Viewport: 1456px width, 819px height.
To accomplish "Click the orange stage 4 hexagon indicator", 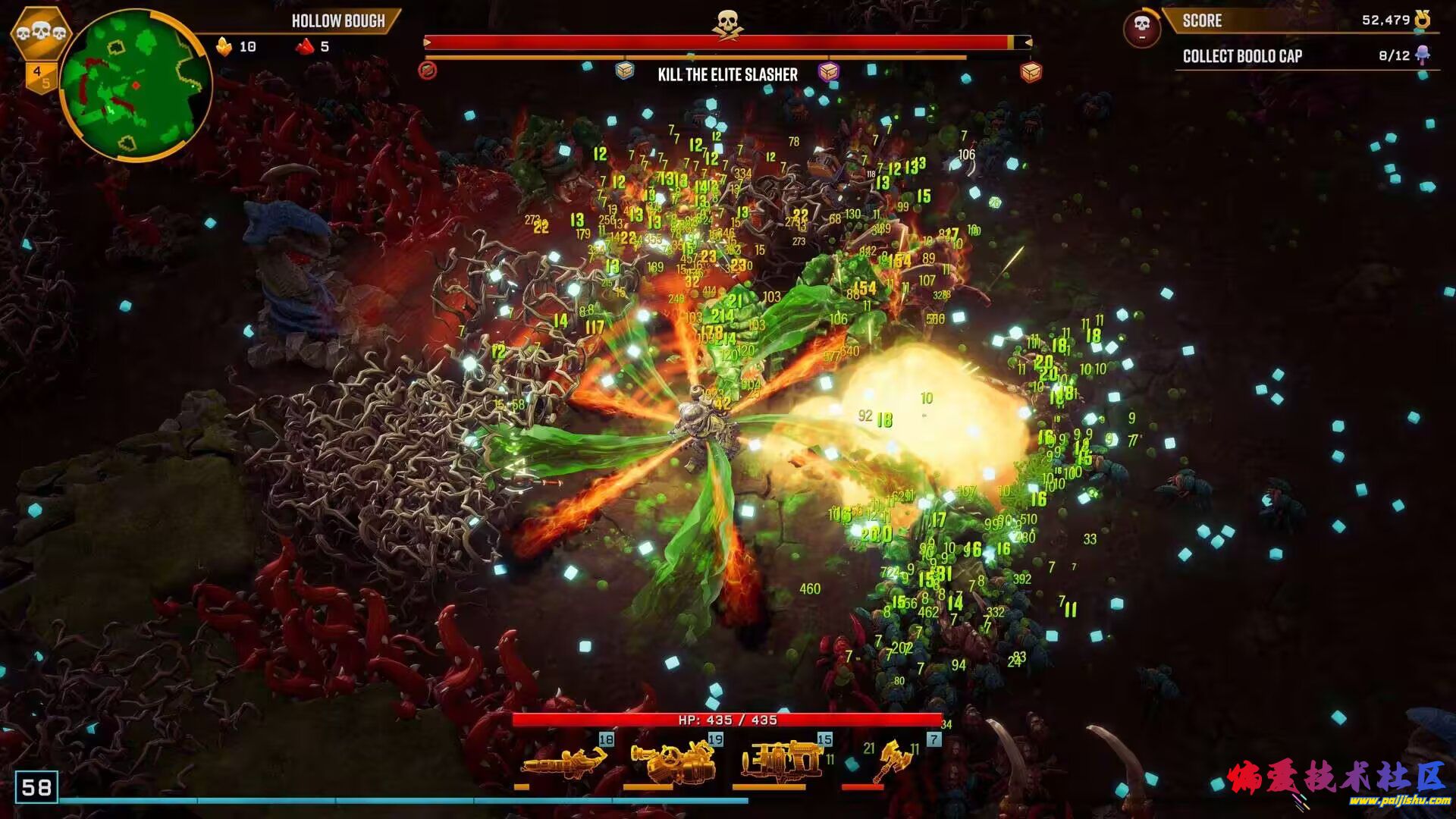I will click(39, 76).
